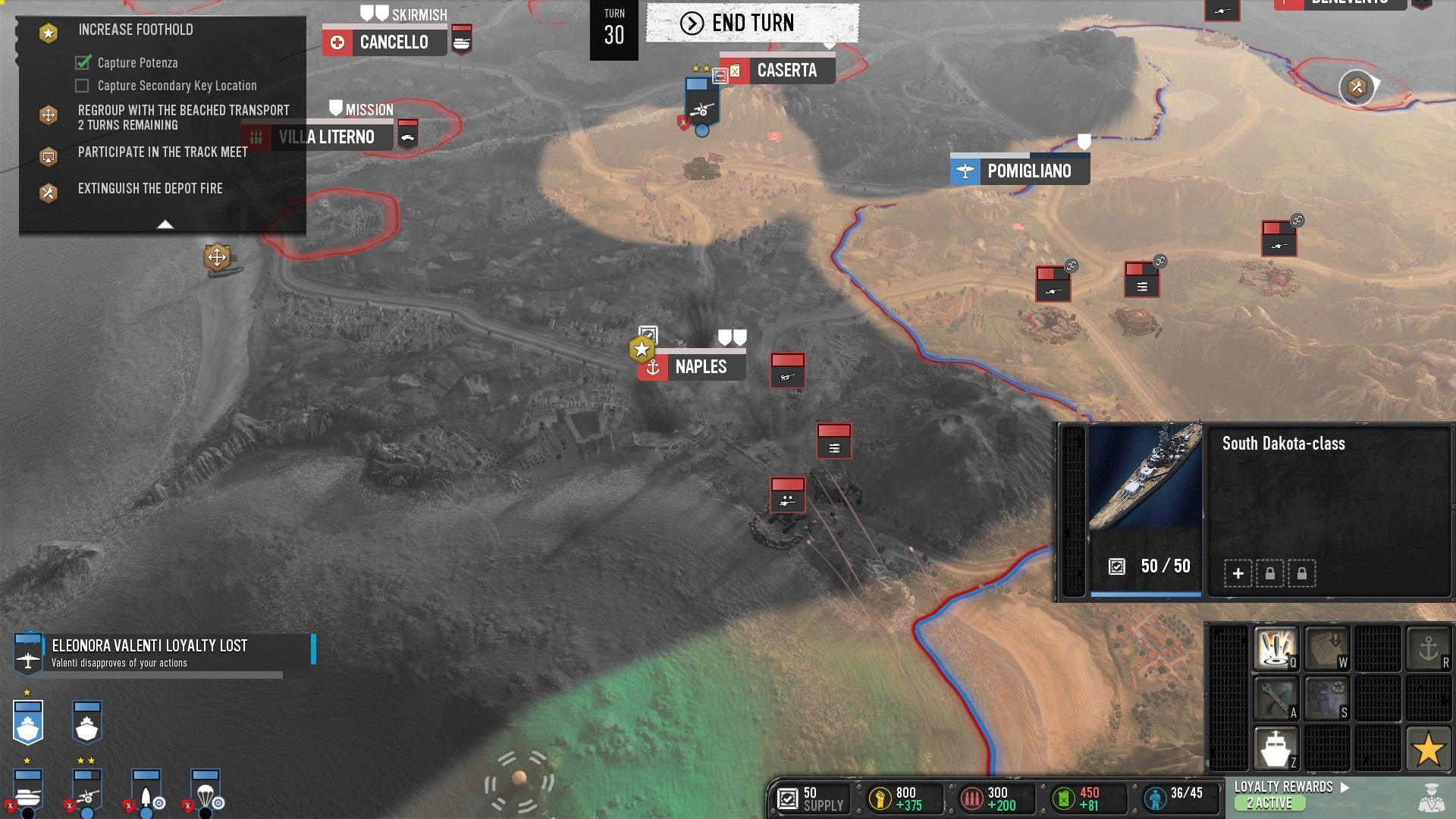Image resolution: width=1456 pixels, height=819 pixels.
Task: Uncheck the completed Capture Potenza objective
Action: [81, 63]
